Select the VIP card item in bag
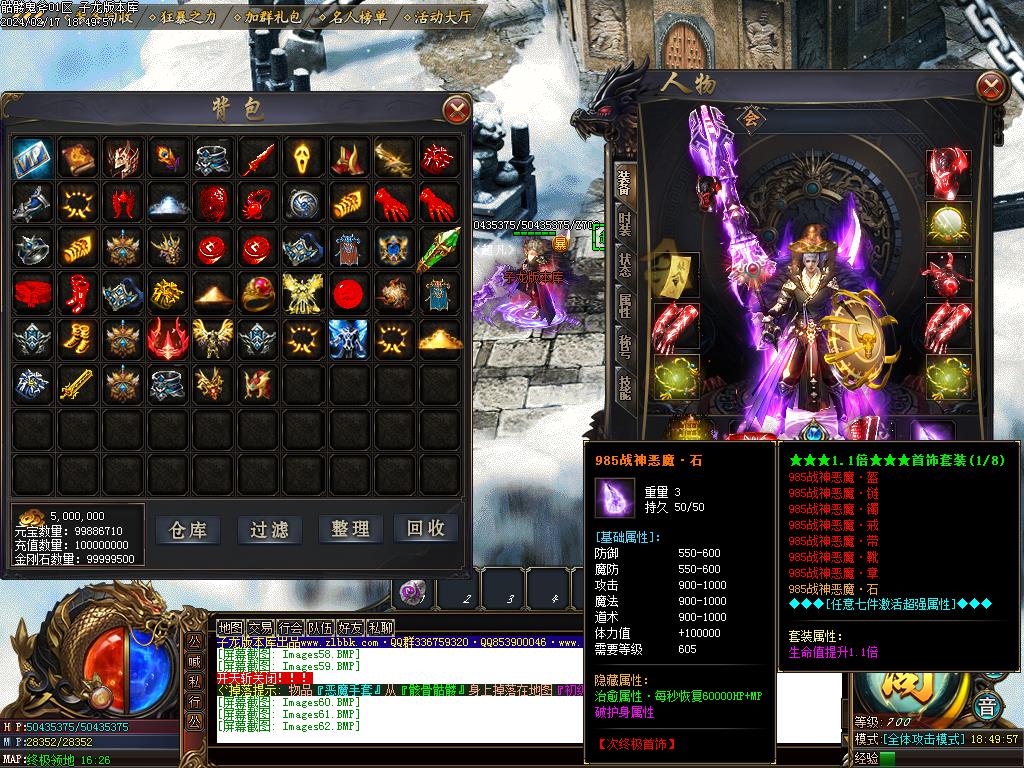 (x=32, y=157)
